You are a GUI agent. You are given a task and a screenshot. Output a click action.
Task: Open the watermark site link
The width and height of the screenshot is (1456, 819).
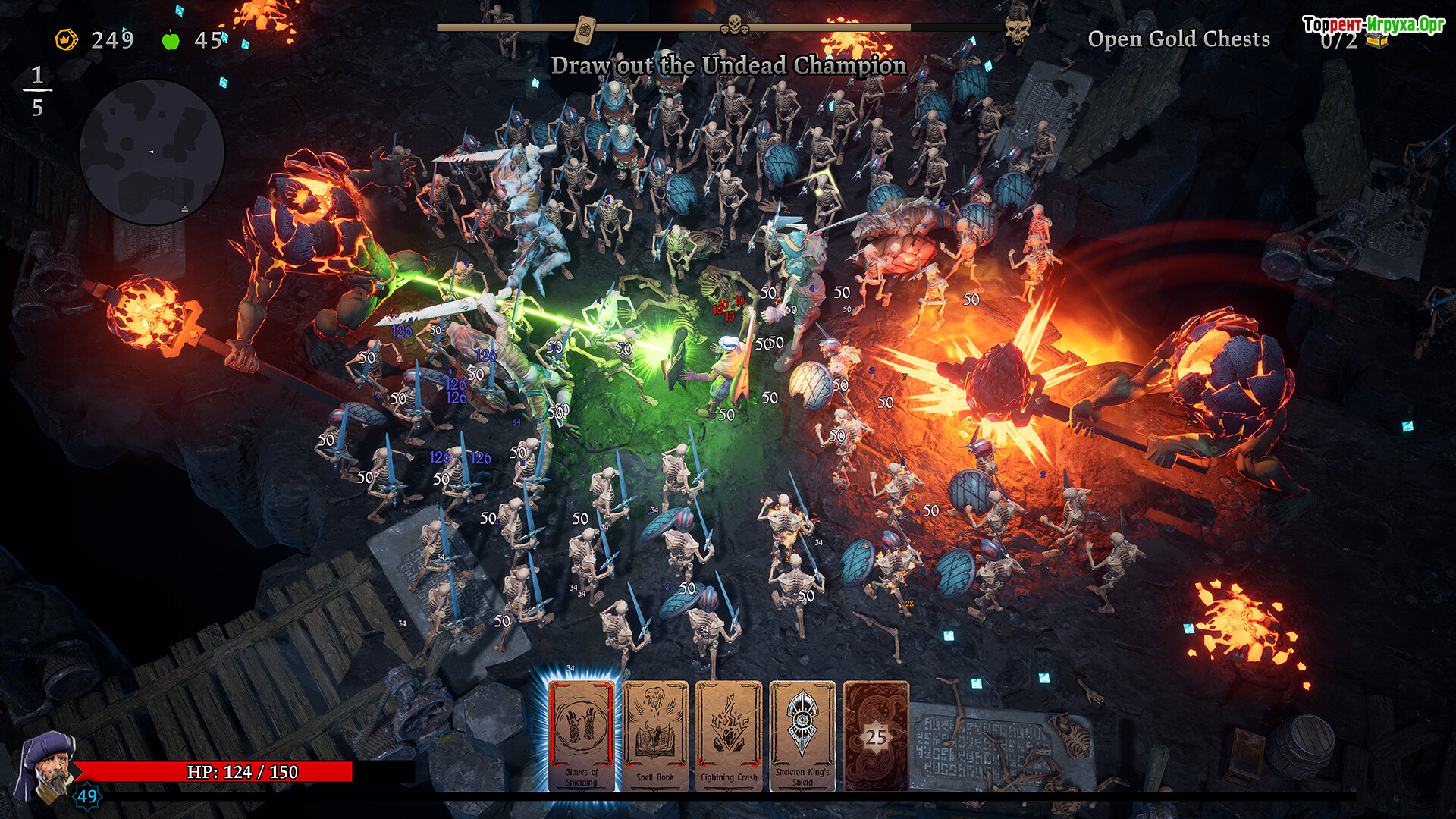[1373, 24]
